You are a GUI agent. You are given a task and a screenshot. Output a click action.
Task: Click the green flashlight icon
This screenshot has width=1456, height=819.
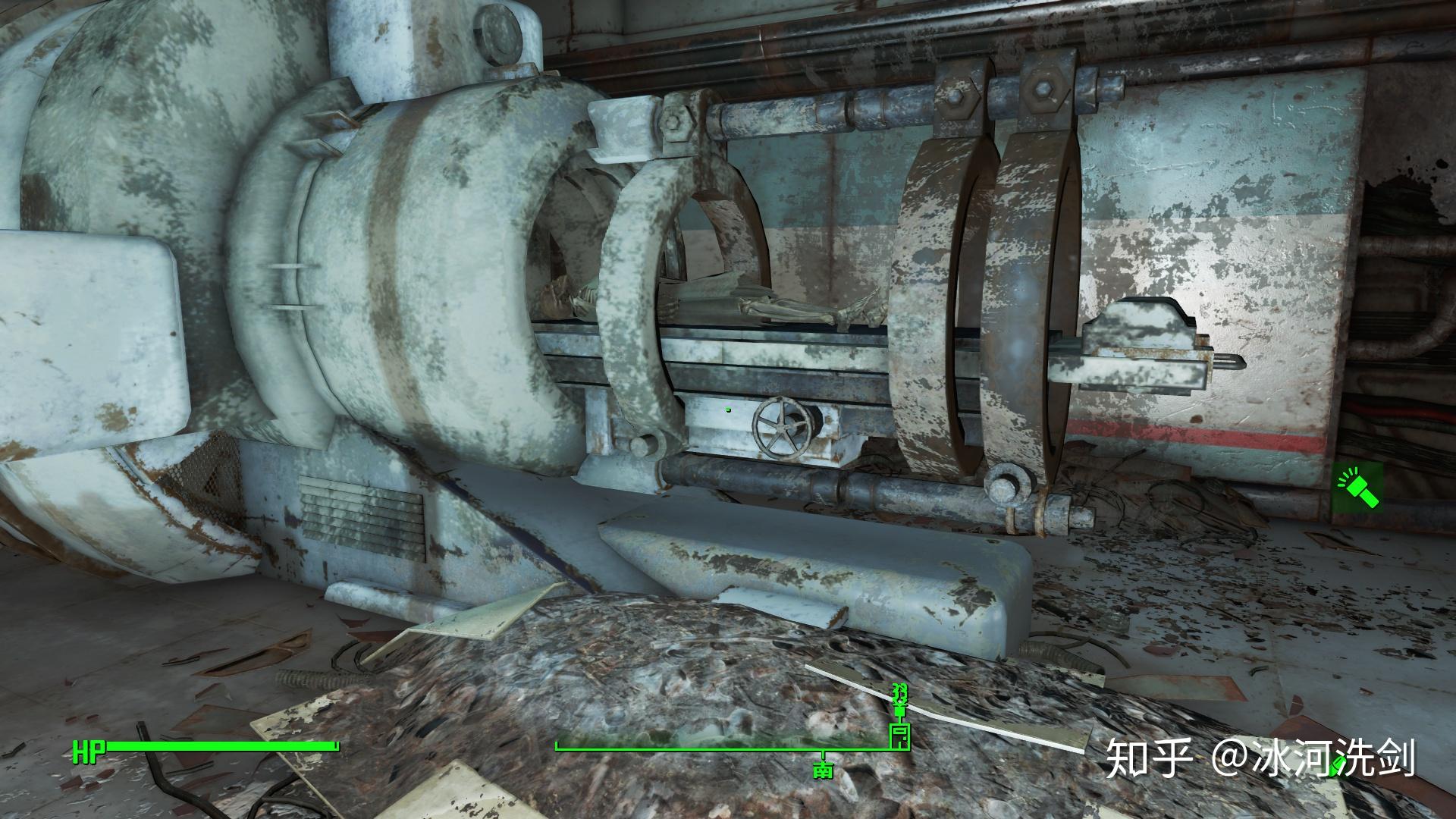click(1357, 486)
